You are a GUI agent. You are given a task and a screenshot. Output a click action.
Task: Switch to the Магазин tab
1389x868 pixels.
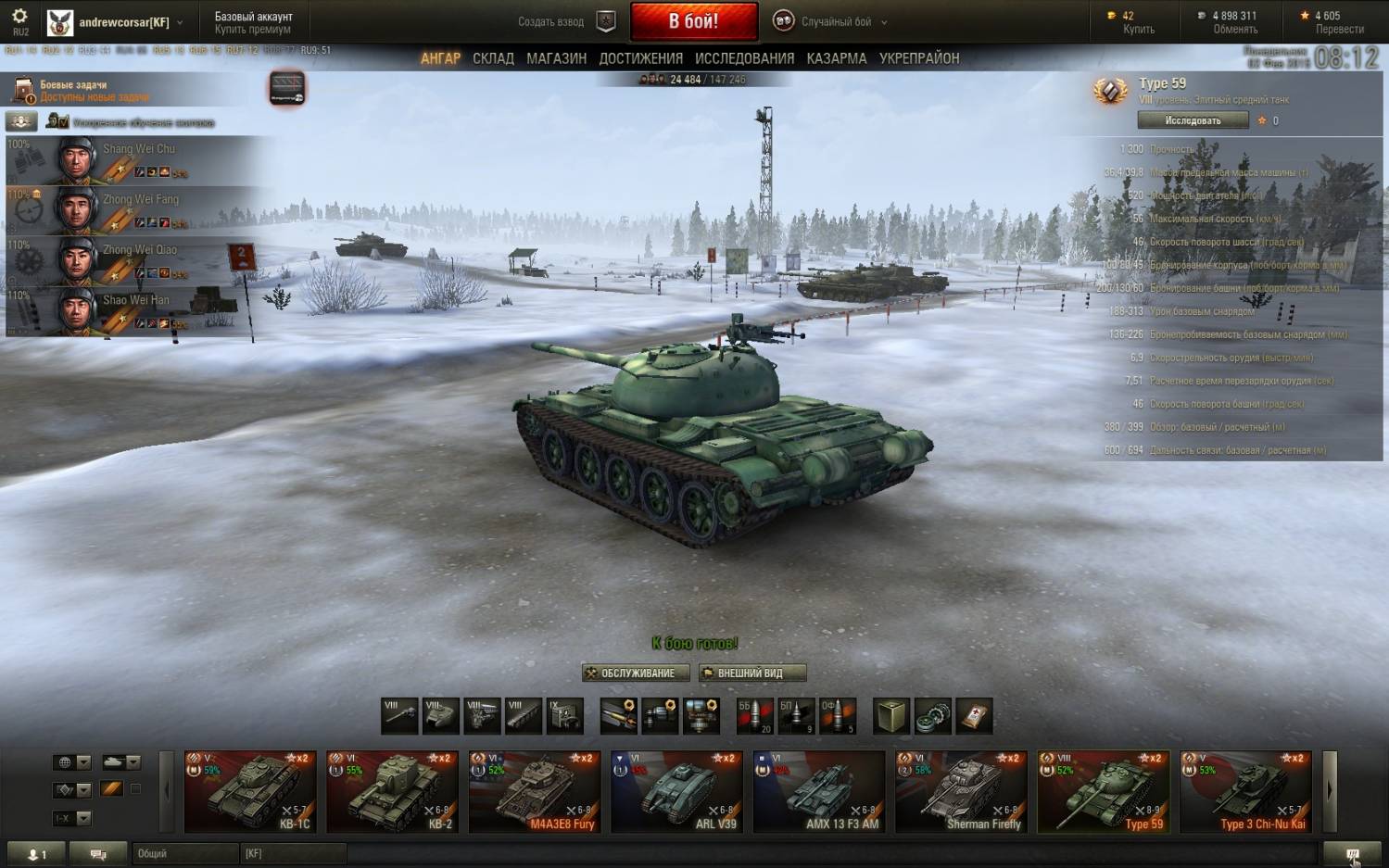[556, 58]
